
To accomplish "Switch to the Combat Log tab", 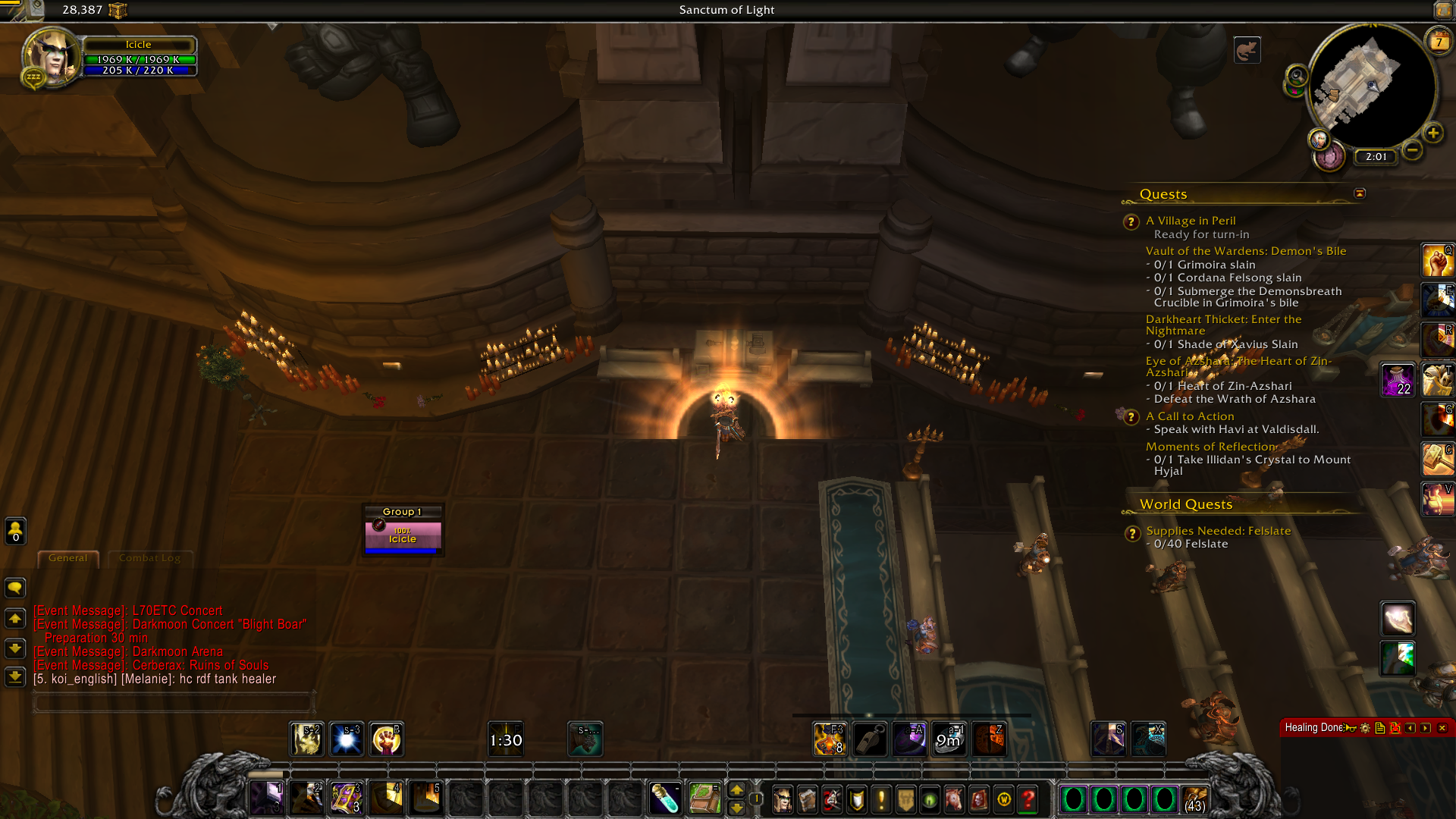I will pos(149,558).
